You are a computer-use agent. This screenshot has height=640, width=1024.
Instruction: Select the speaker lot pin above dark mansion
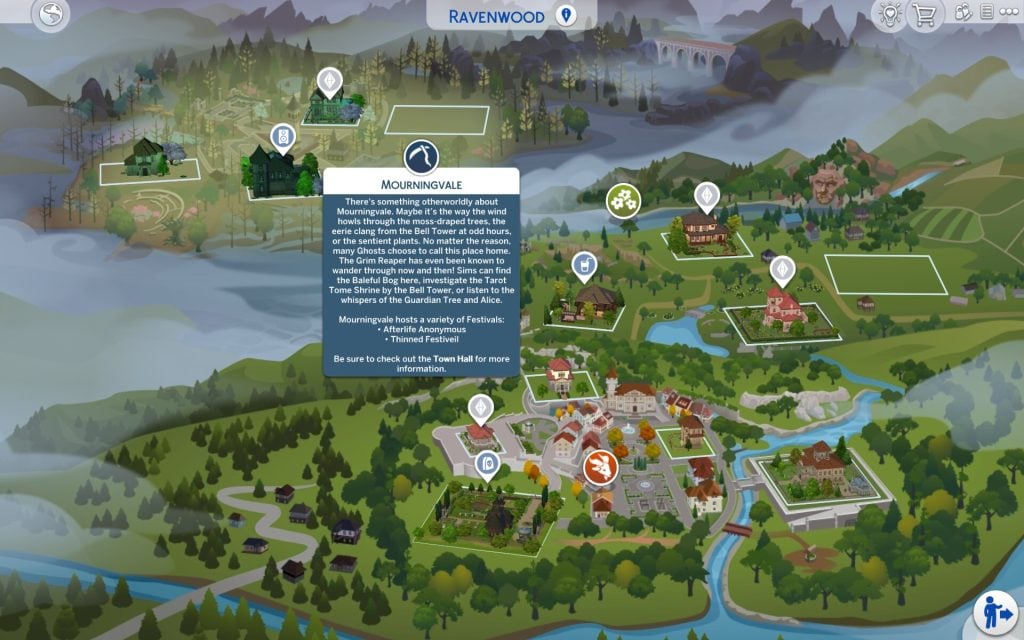(283, 136)
